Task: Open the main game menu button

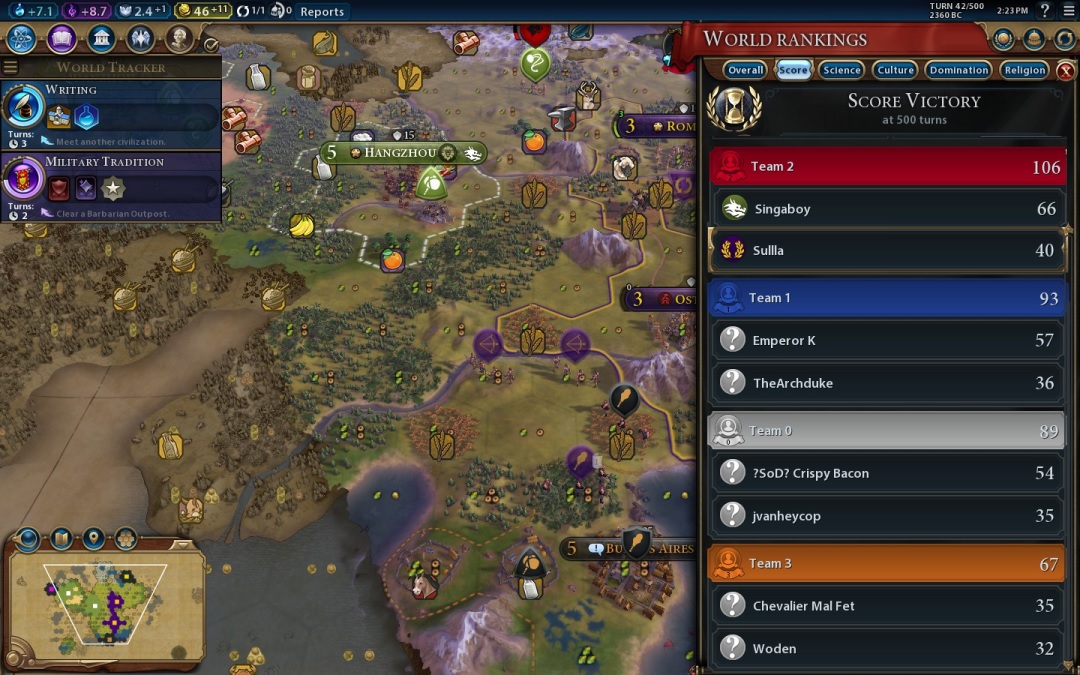Action: [x=1067, y=11]
